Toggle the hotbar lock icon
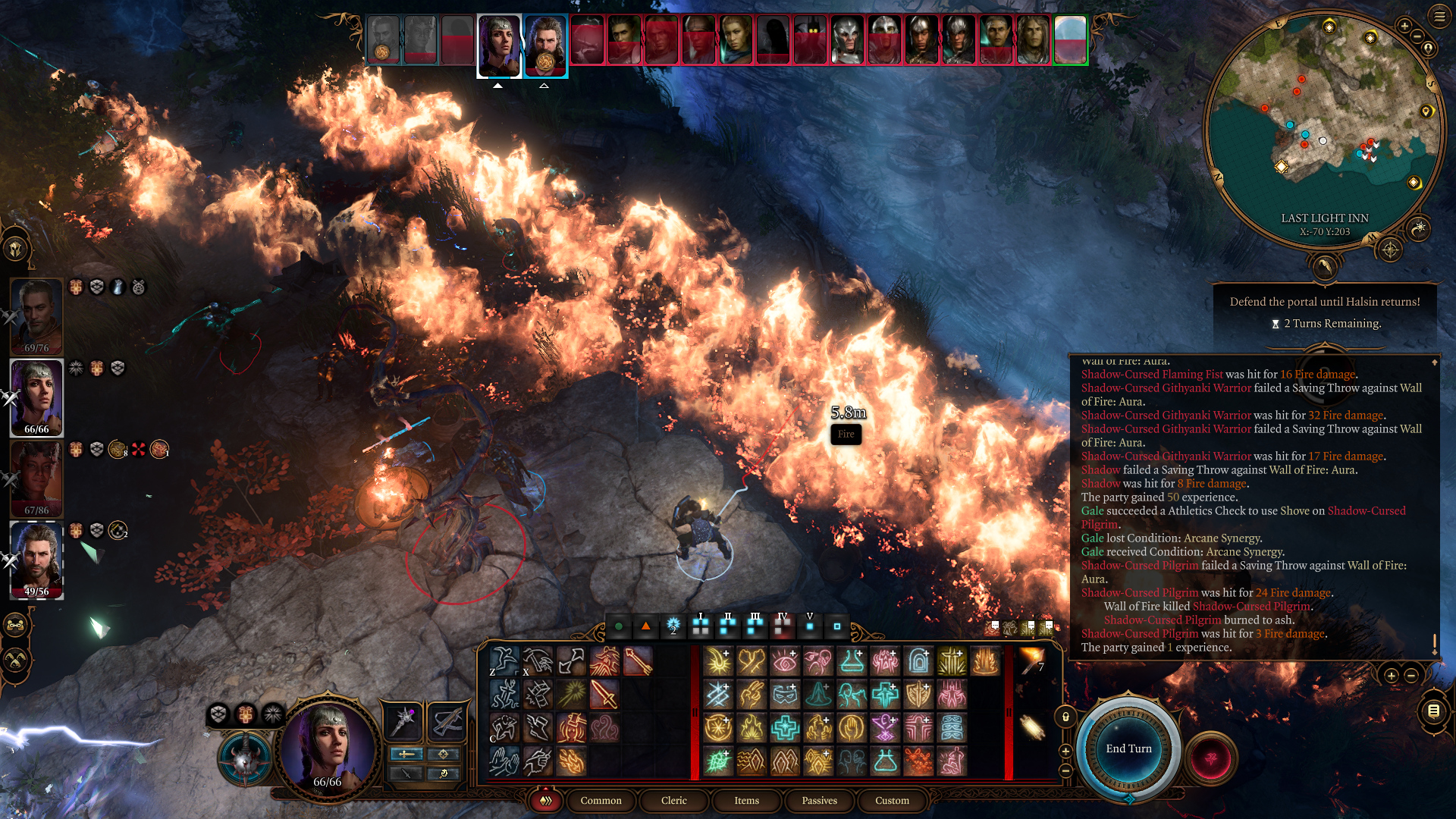1456x819 pixels. [1065, 717]
